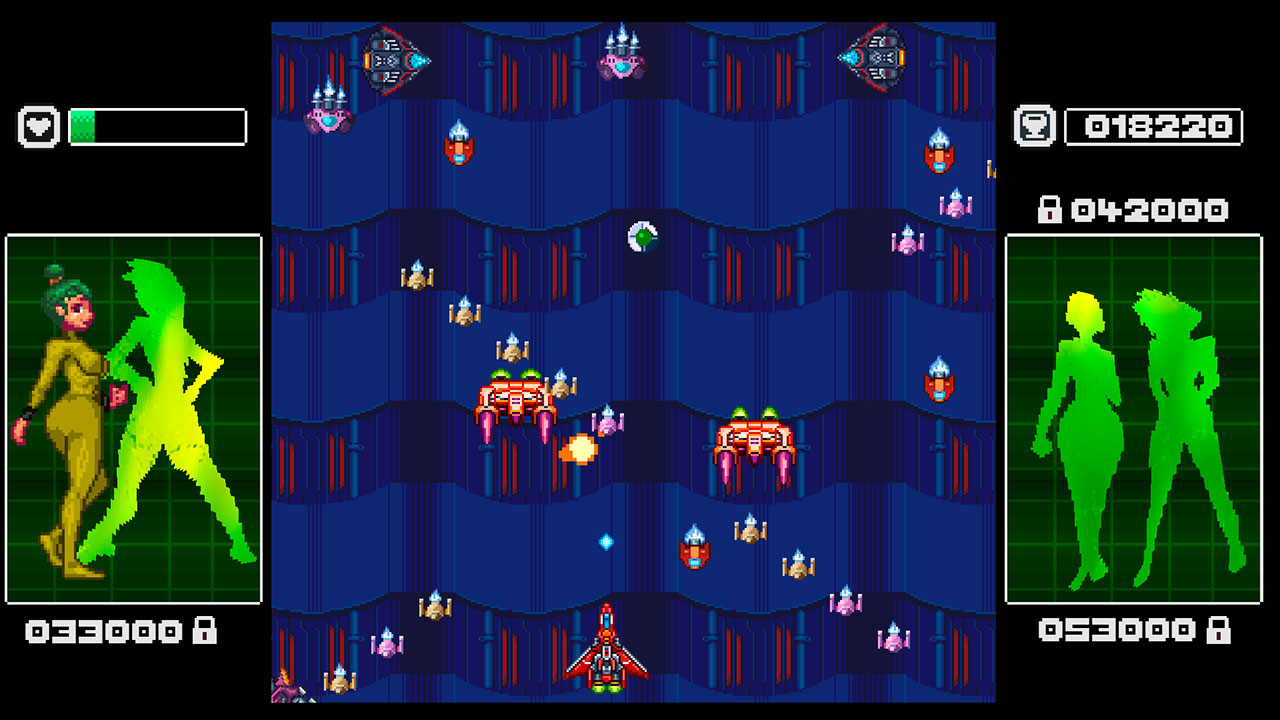Click the trophy score icon
This screenshot has height=720, width=1280.
click(1032, 126)
